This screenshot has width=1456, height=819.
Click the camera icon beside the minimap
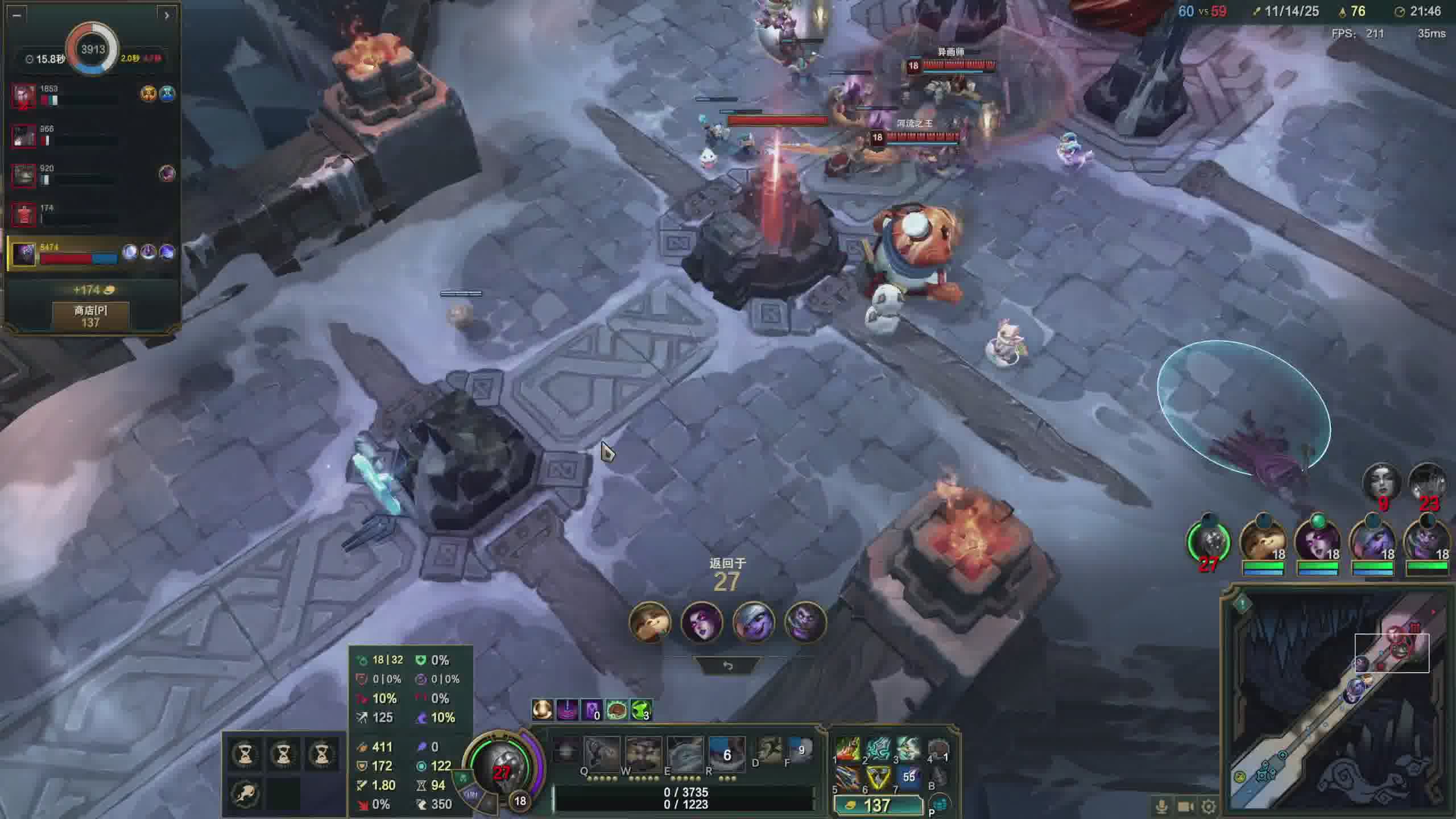[1185, 806]
